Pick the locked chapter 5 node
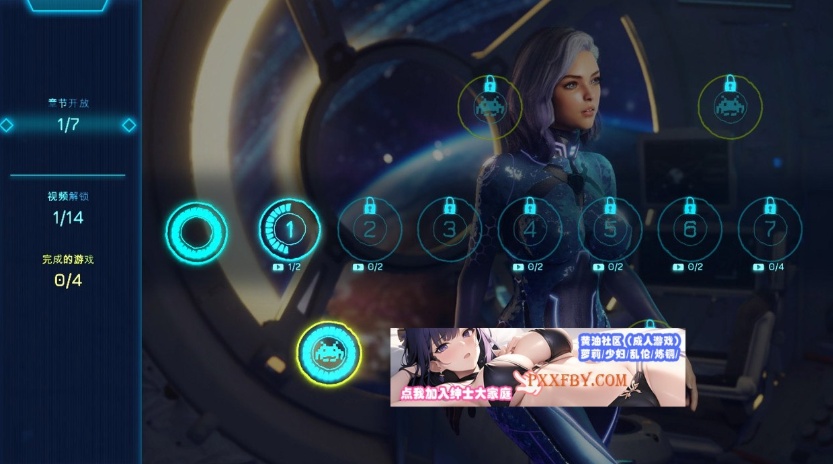 pyautogui.click(x=611, y=230)
